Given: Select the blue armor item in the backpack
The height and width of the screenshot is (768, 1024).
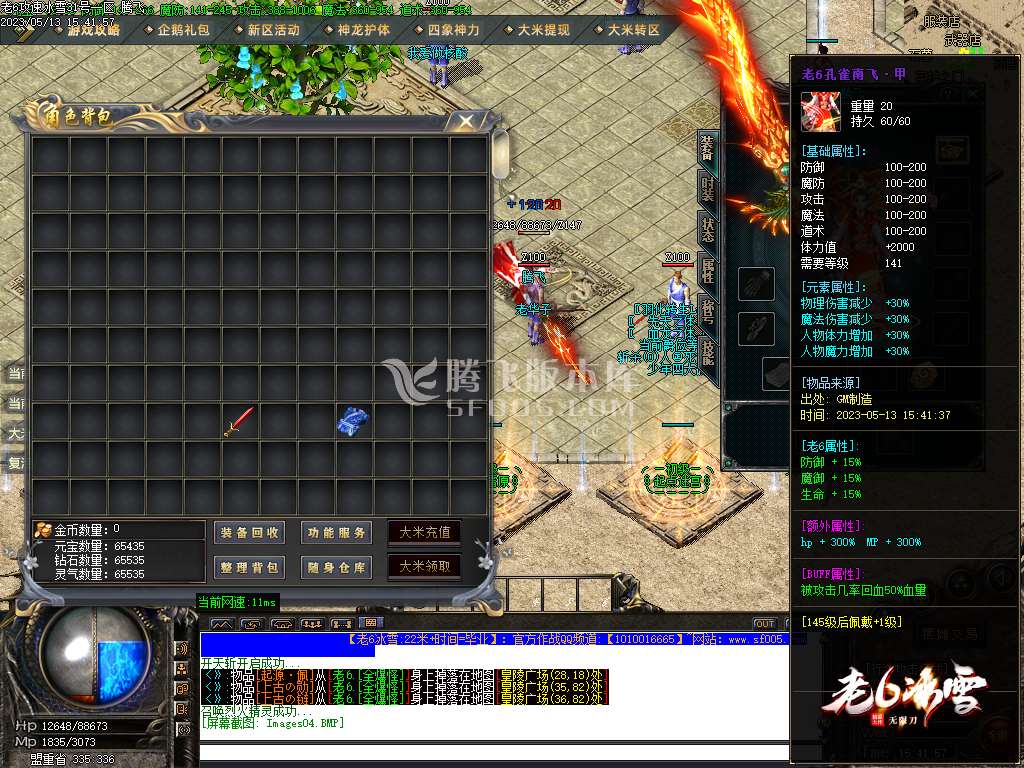Looking at the screenshot, I should click(x=353, y=420).
